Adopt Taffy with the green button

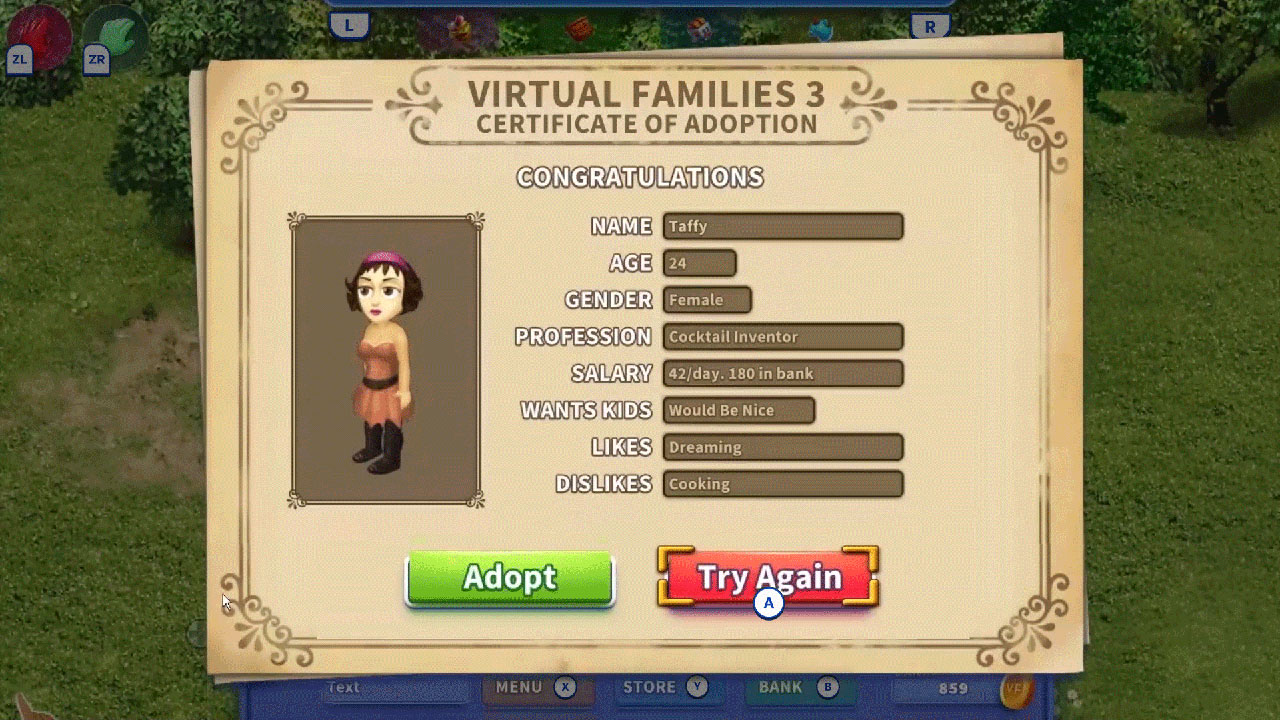pyautogui.click(x=508, y=578)
